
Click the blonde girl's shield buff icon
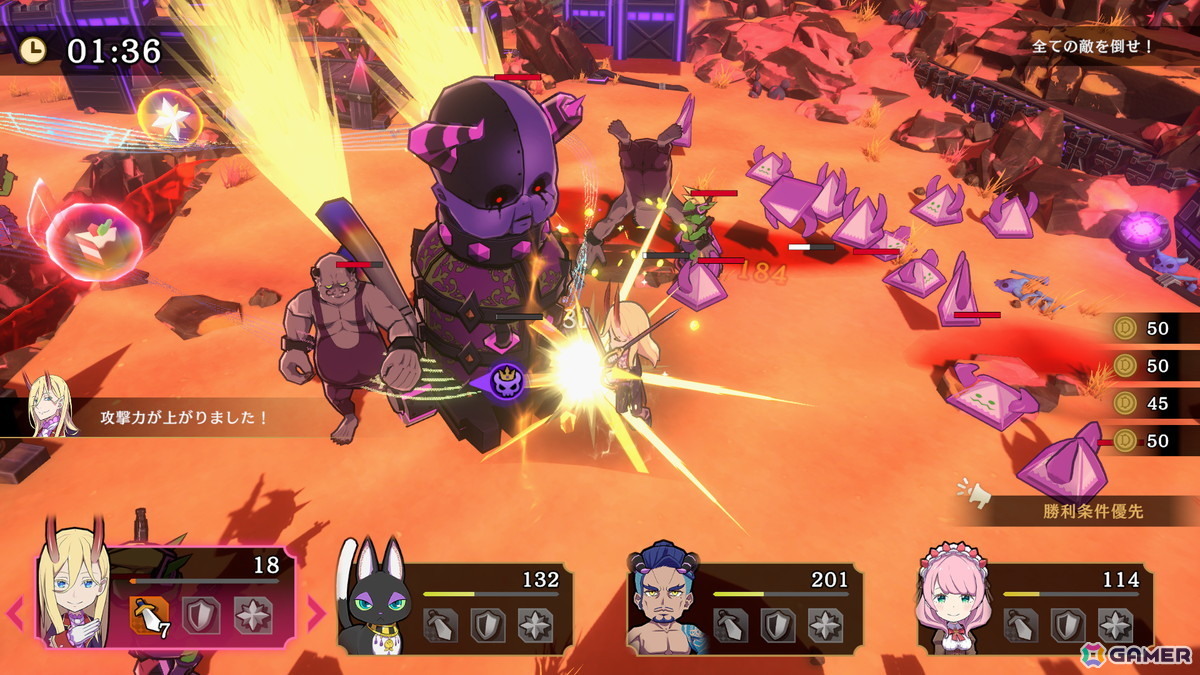[202, 616]
